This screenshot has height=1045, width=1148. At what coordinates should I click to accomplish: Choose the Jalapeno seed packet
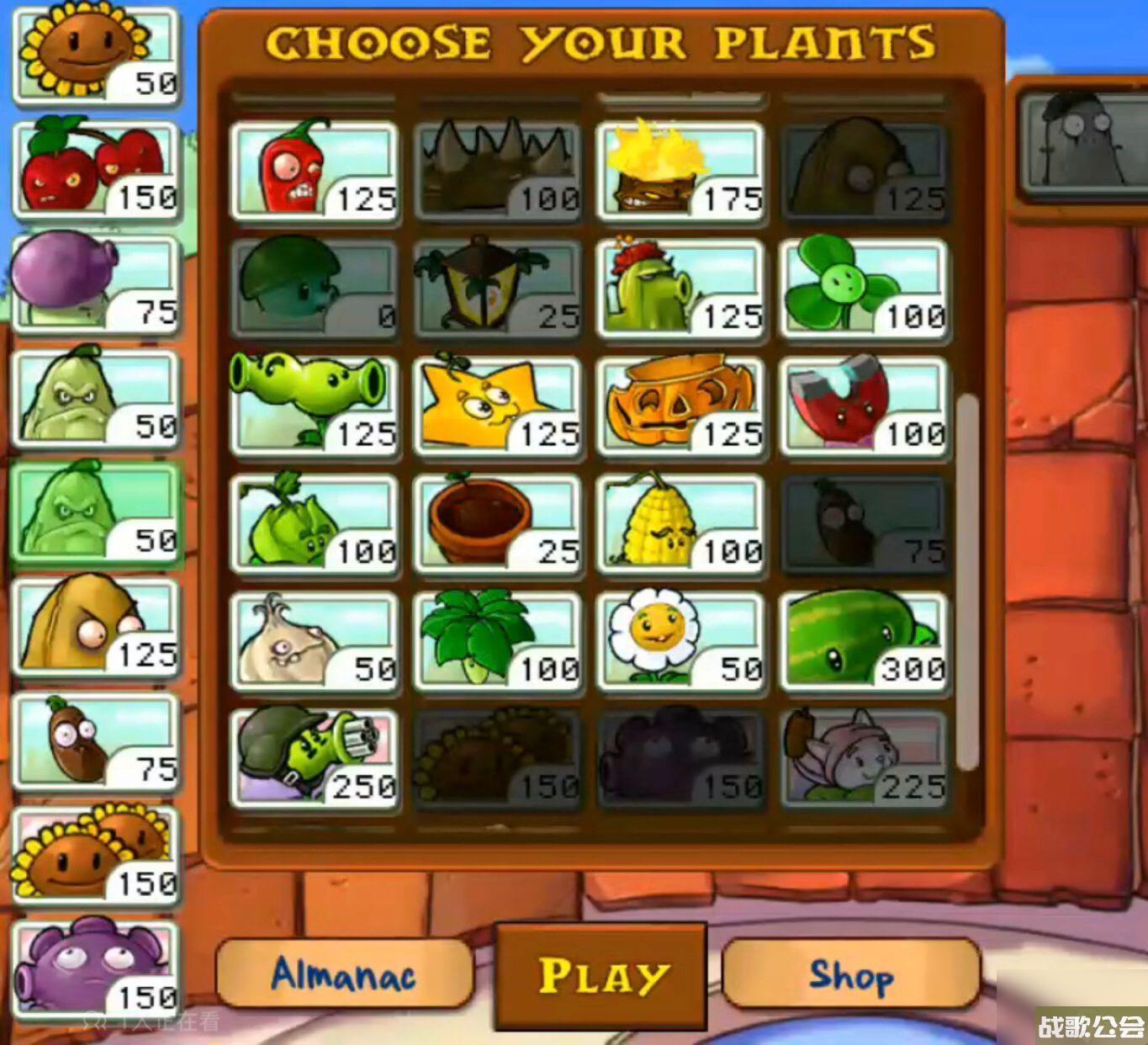(315, 172)
